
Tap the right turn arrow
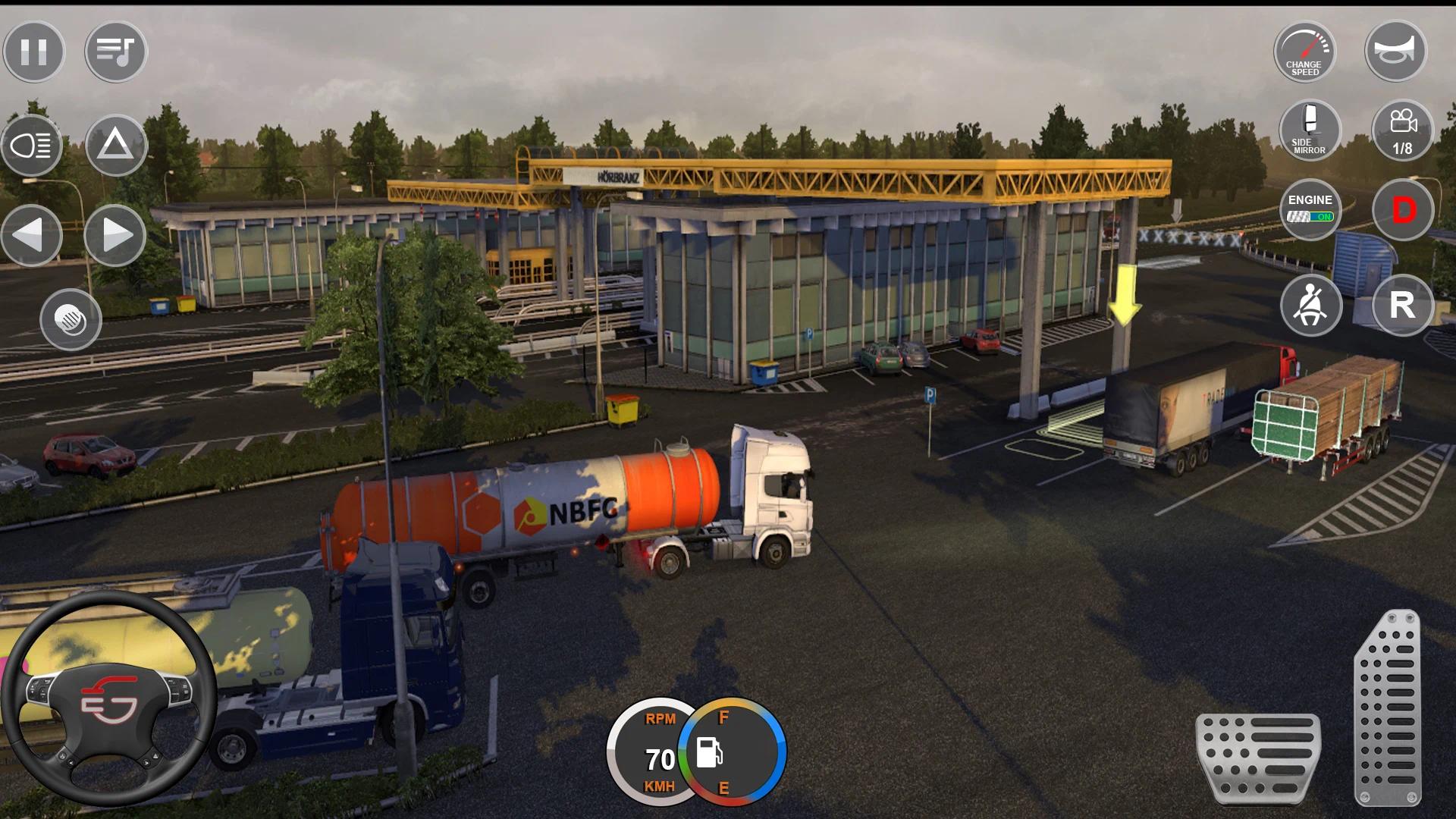tap(115, 236)
